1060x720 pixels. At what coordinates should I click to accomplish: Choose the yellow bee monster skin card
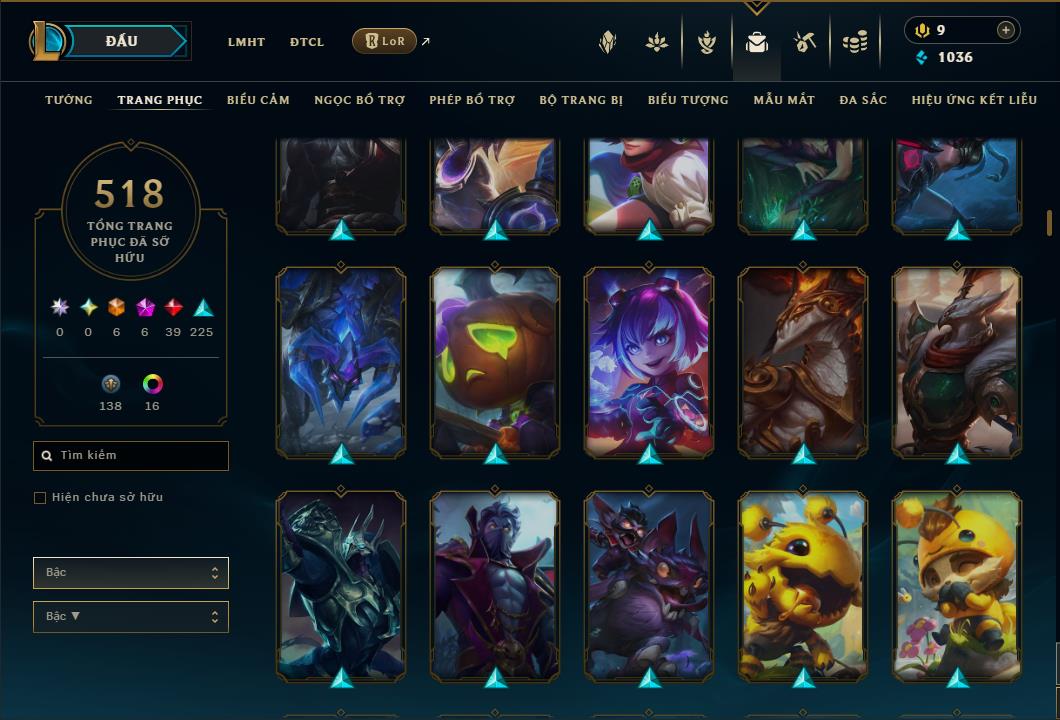(x=803, y=585)
